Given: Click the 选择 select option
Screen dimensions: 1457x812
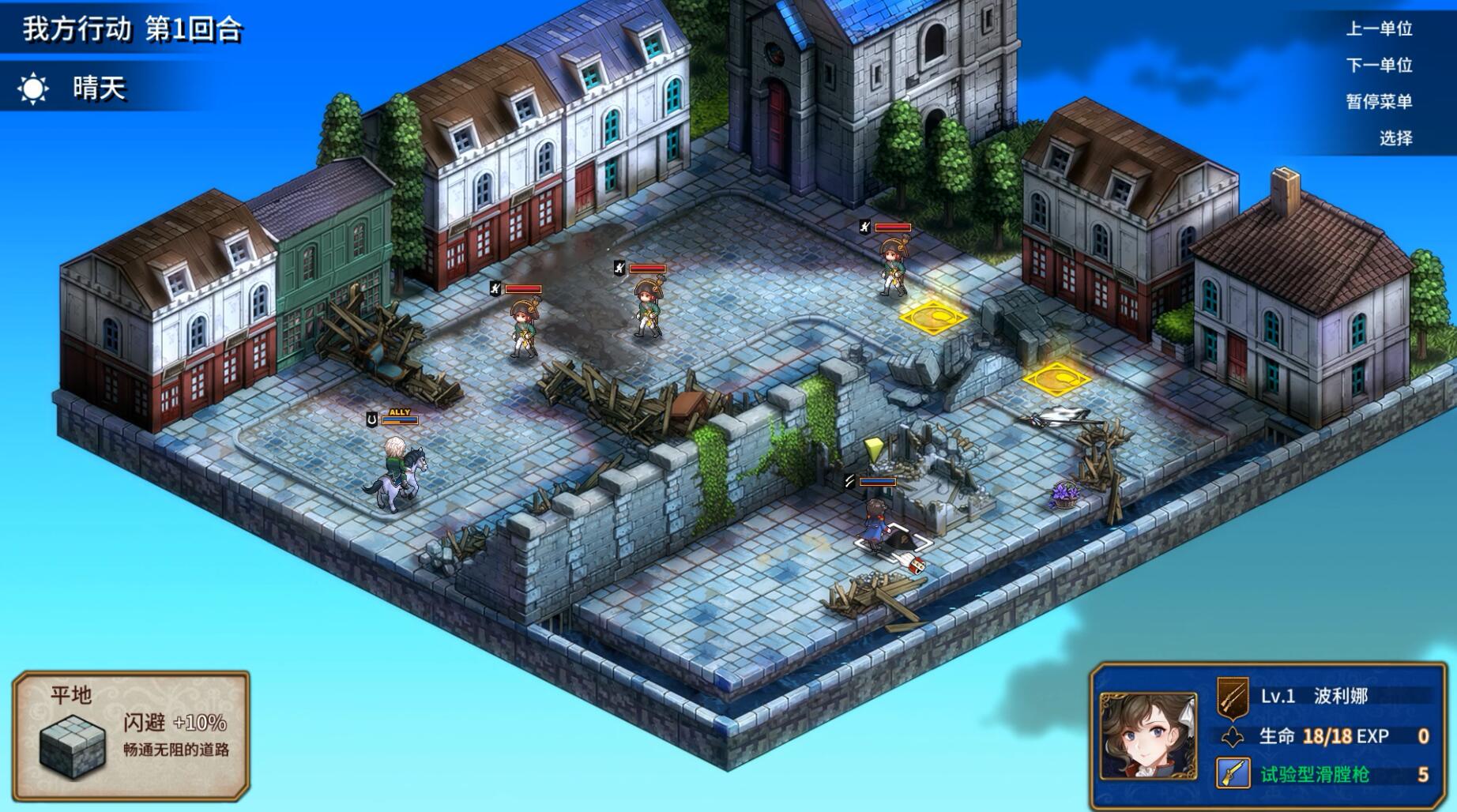Looking at the screenshot, I should coord(1395,138).
